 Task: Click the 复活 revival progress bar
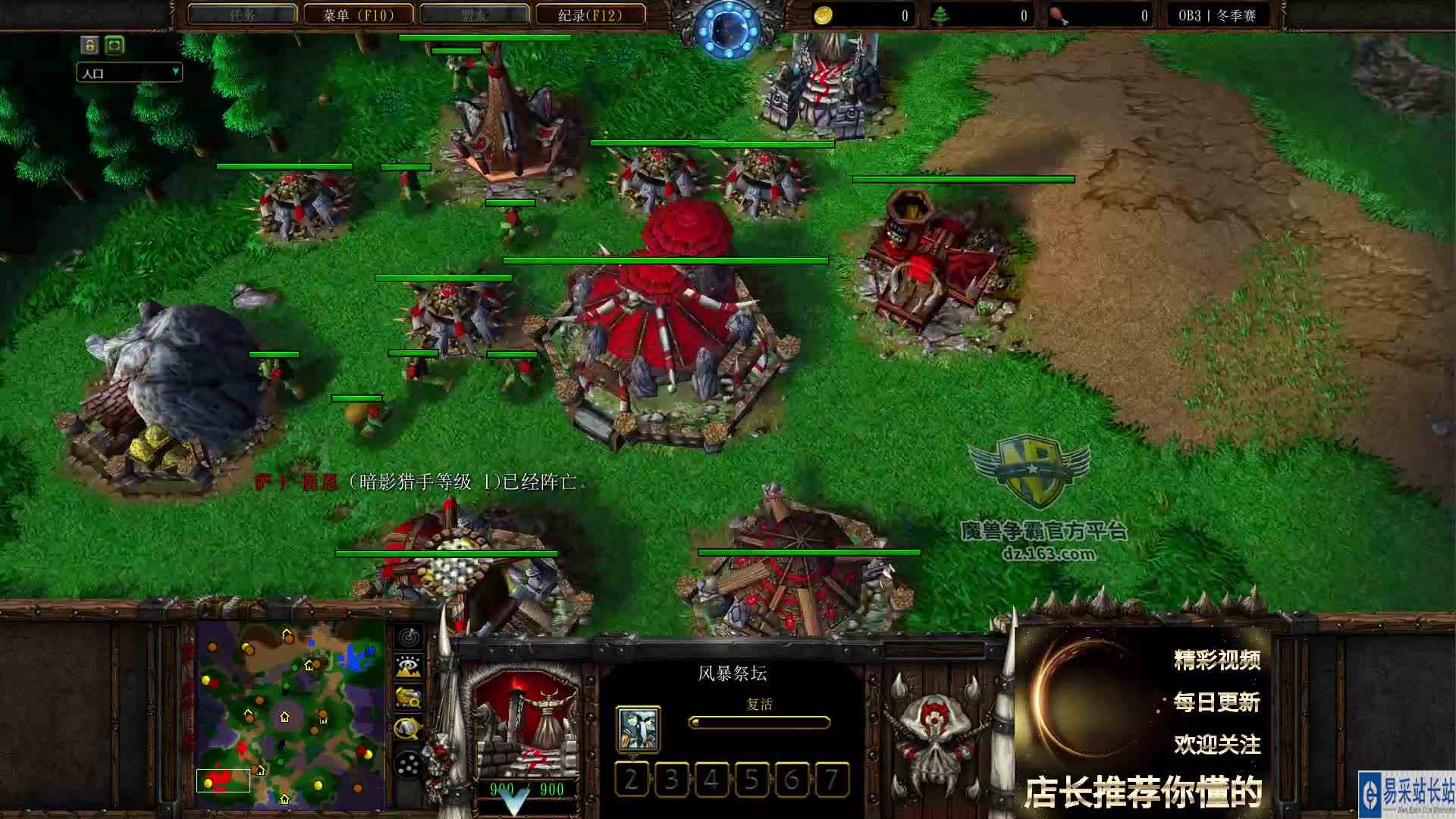pos(758,724)
